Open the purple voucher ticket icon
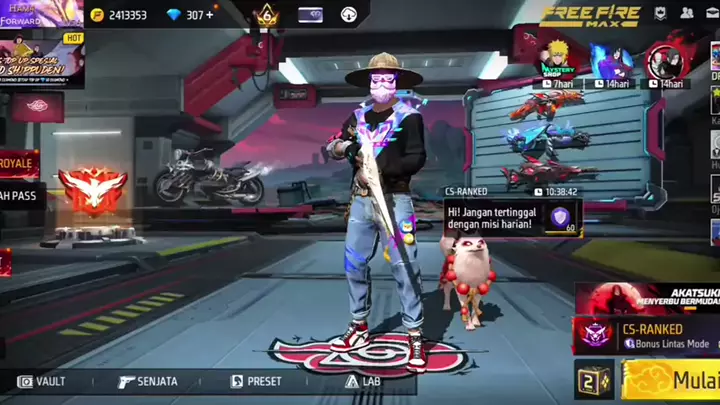Screen dimensions: 720x405 (311, 15)
